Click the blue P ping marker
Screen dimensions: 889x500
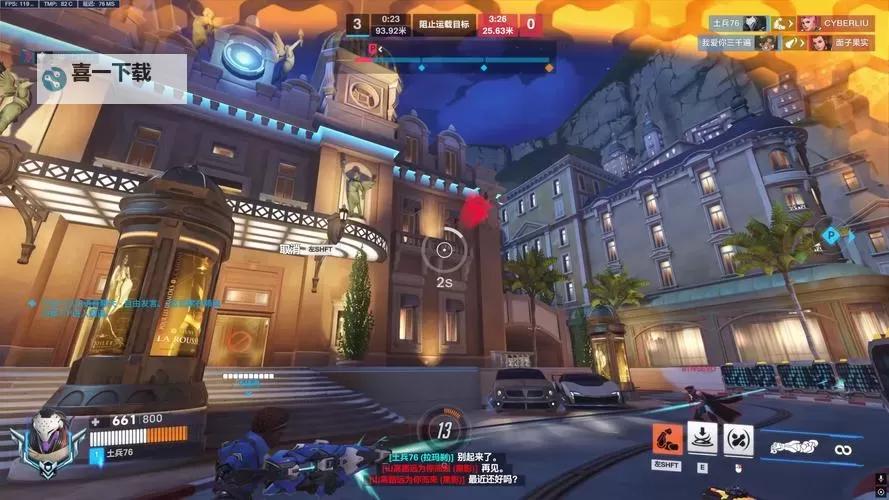pos(829,236)
